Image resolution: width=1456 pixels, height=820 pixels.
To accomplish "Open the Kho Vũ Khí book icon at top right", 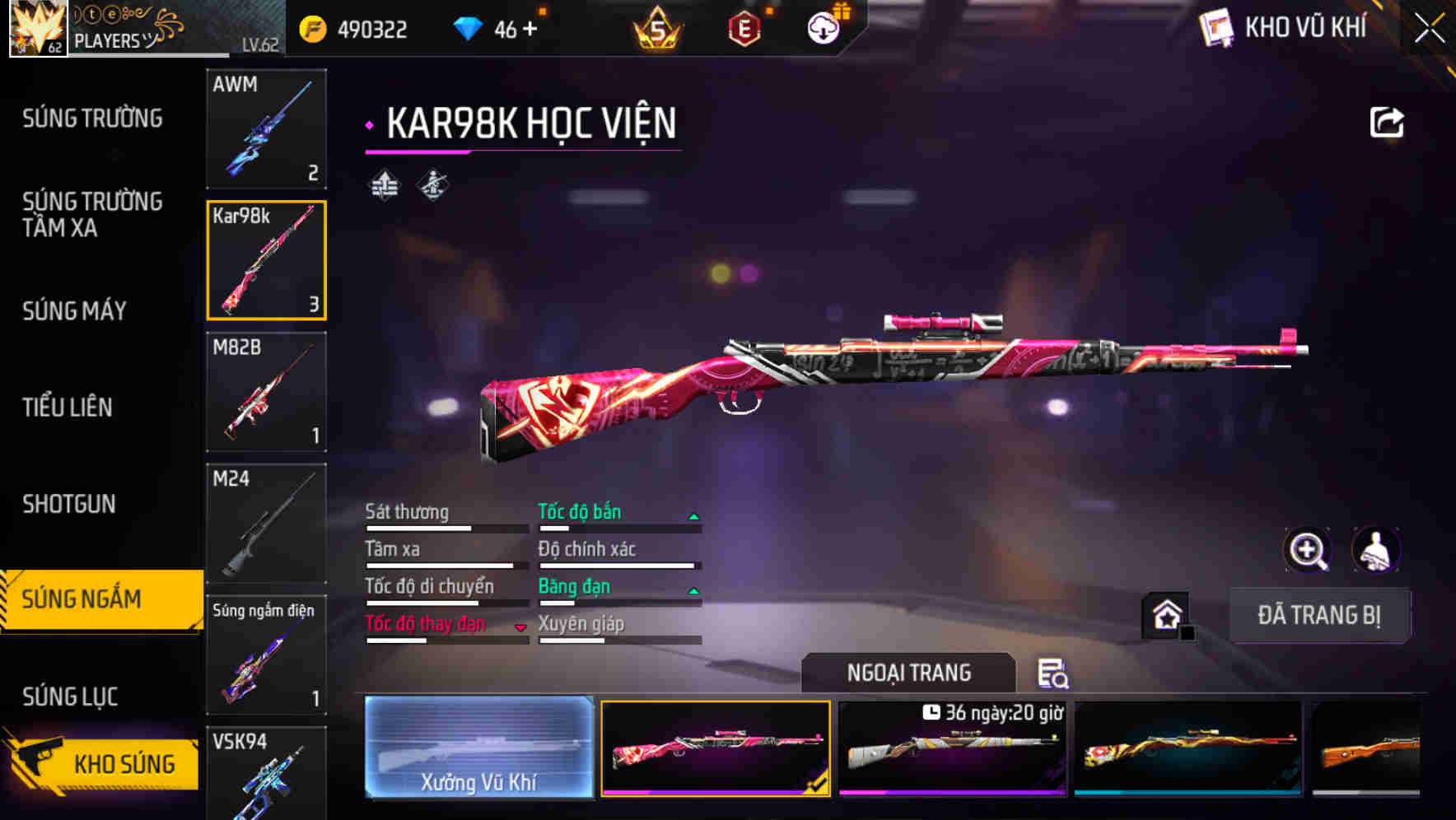I will click(x=1215, y=27).
